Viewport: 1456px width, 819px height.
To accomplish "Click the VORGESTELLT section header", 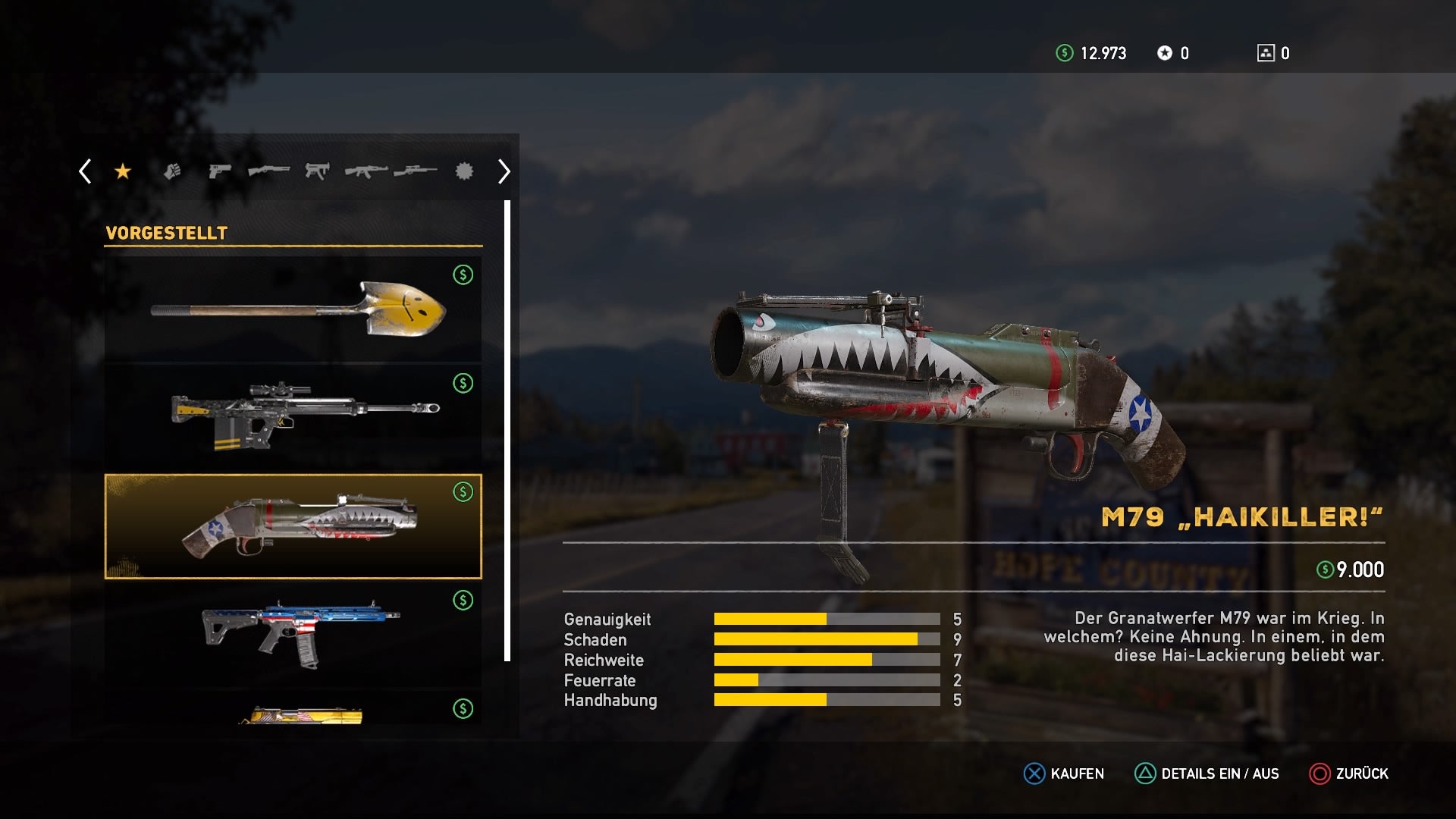I will pyautogui.click(x=165, y=233).
